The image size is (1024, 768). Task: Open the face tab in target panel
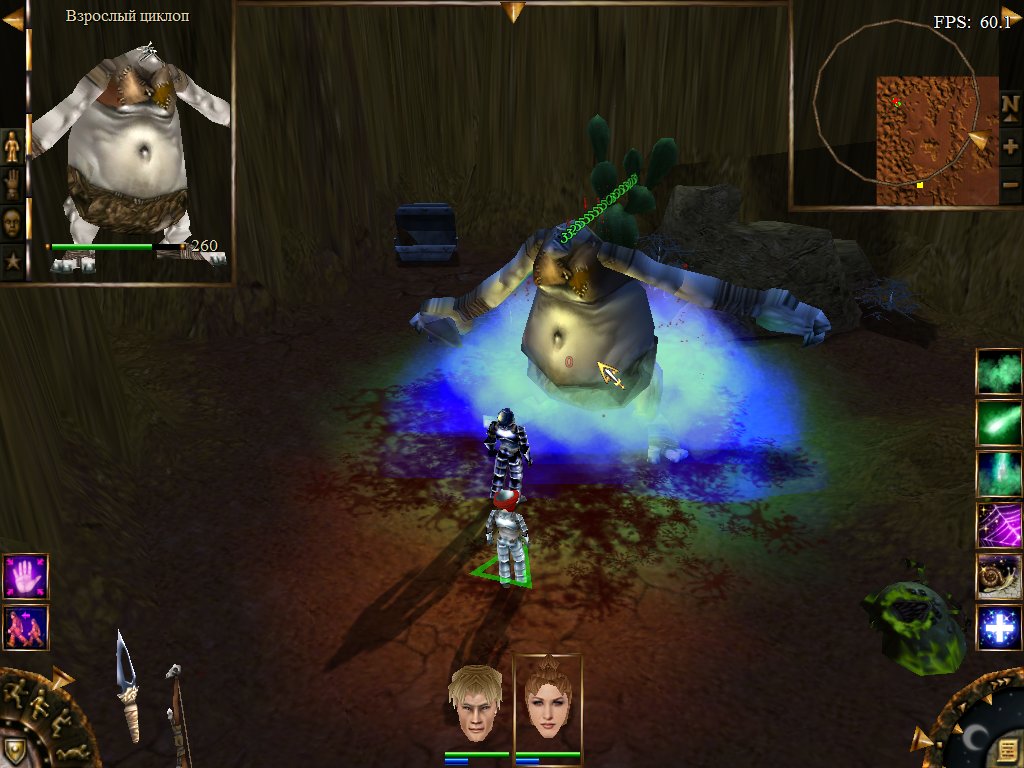pyautogui.click(x=12, y=222)
